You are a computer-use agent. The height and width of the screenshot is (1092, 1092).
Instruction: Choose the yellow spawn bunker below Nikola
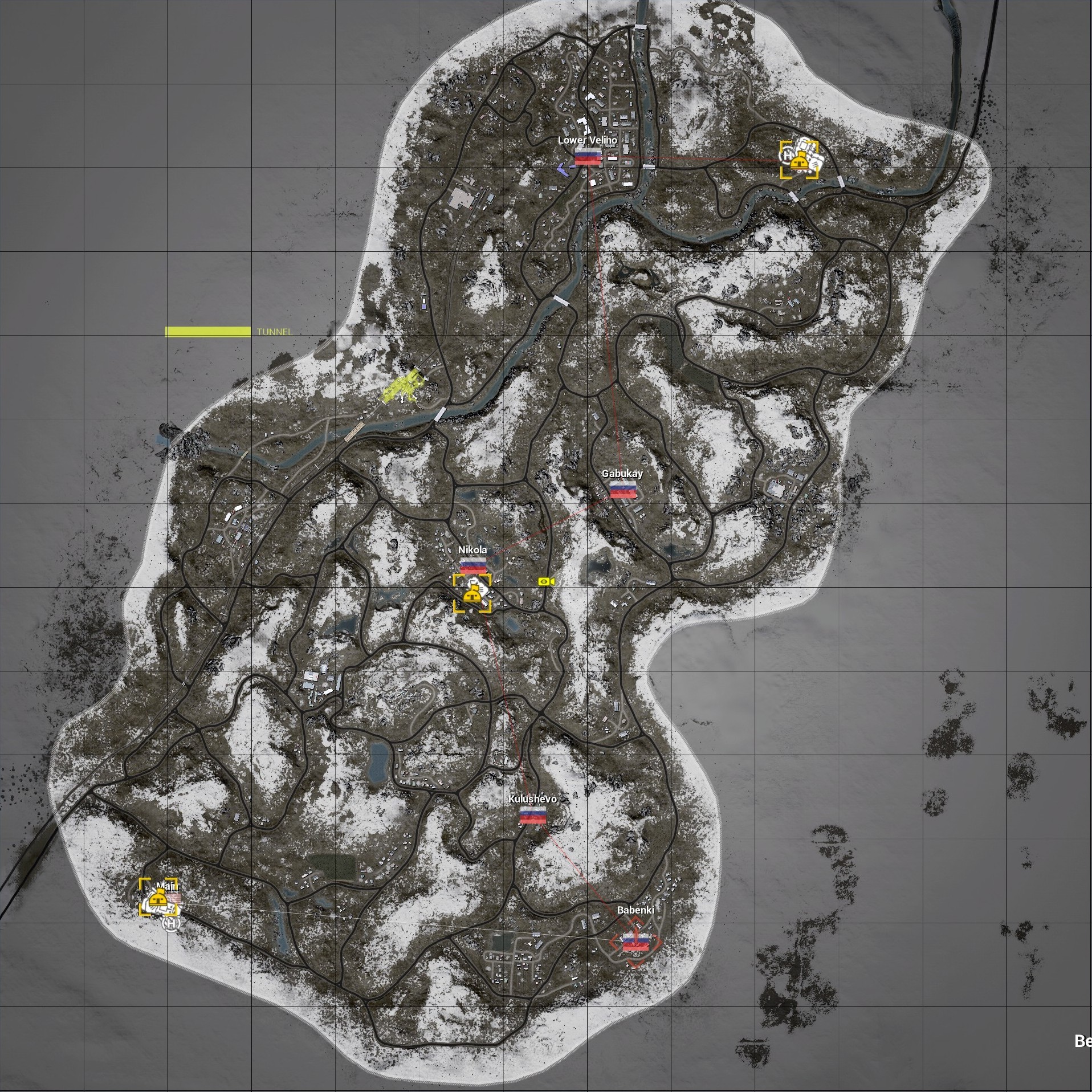[x=471, y=596]
